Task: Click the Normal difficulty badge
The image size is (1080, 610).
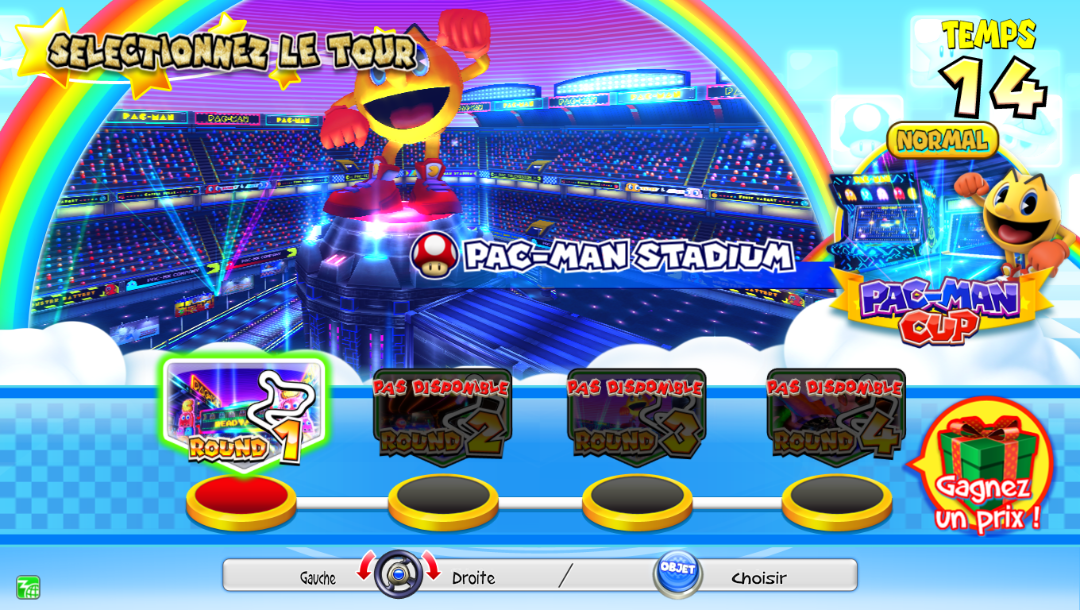Action: click(x=942, y=141)
